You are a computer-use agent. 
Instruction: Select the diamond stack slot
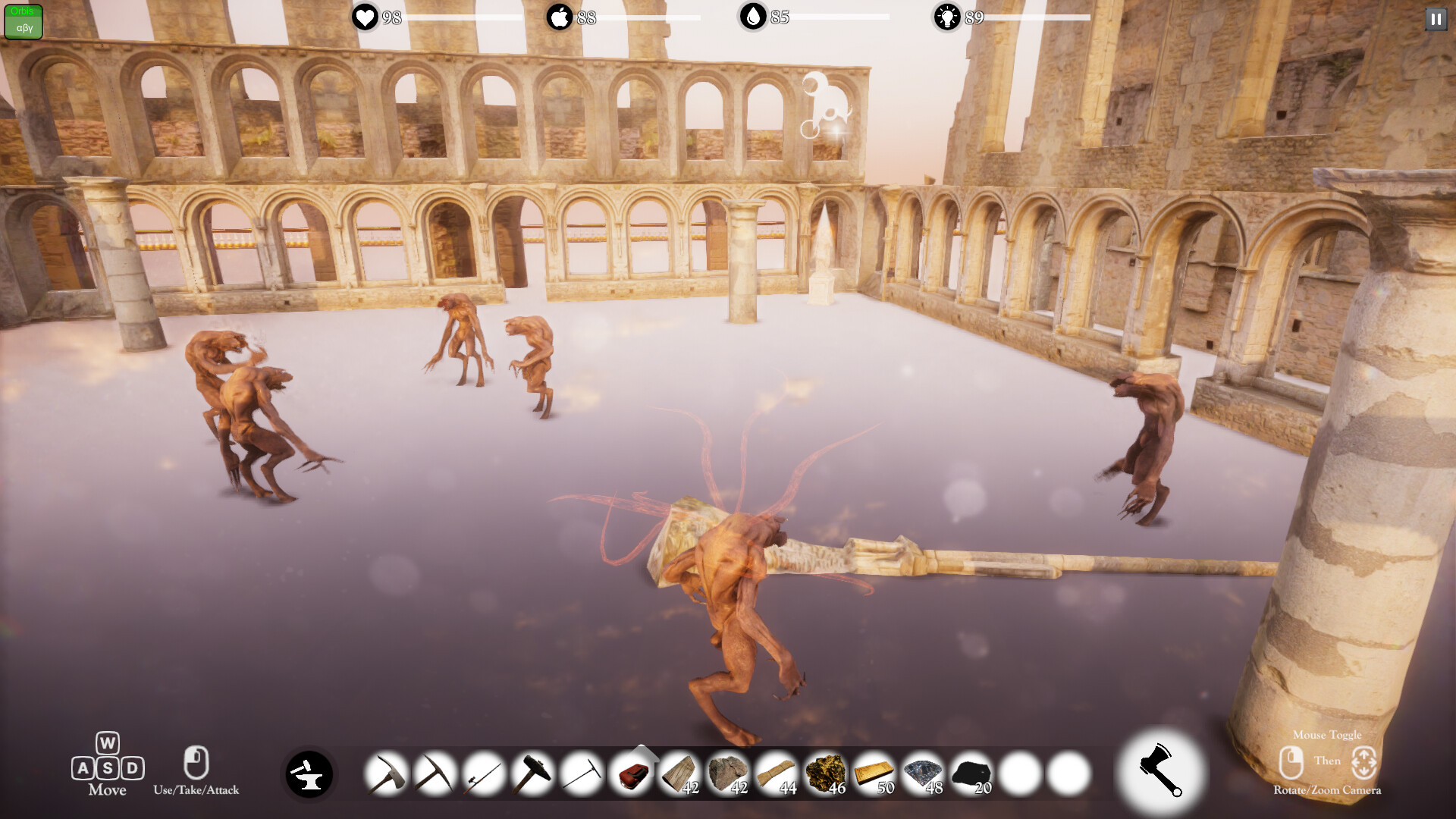923,774
